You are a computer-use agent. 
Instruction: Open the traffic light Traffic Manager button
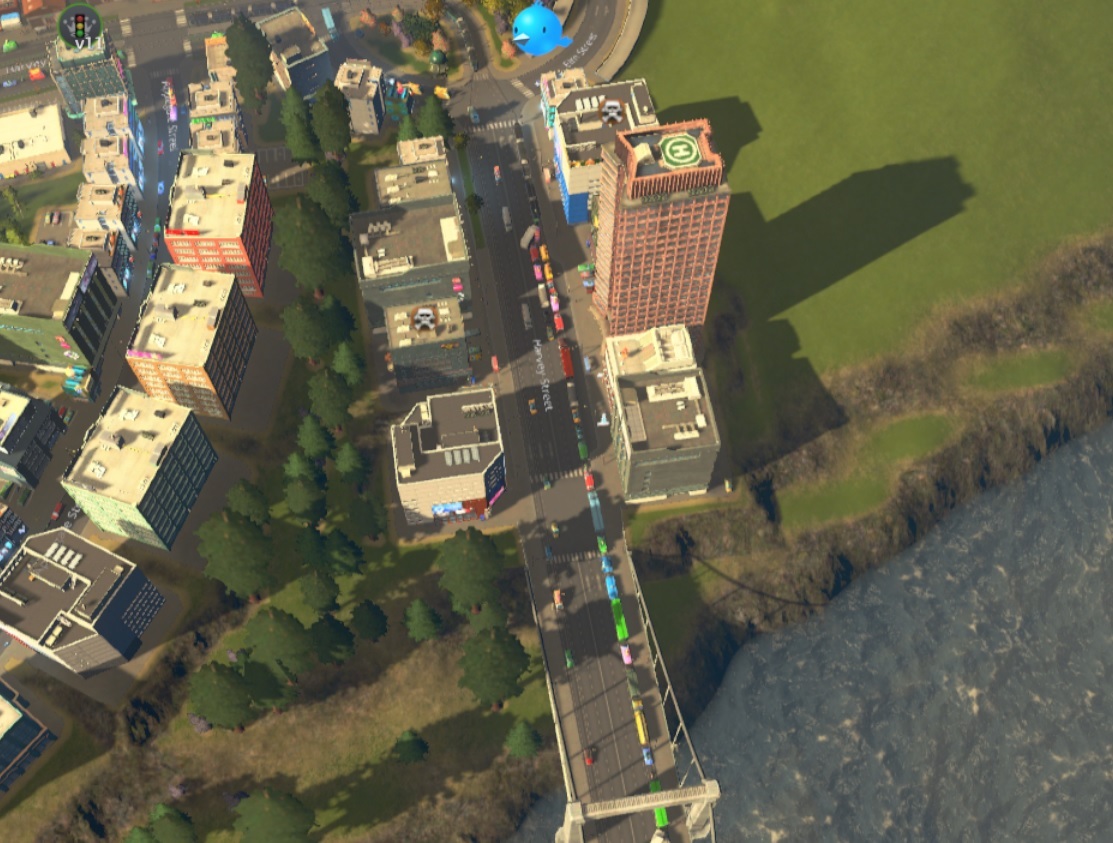point(80,25)
